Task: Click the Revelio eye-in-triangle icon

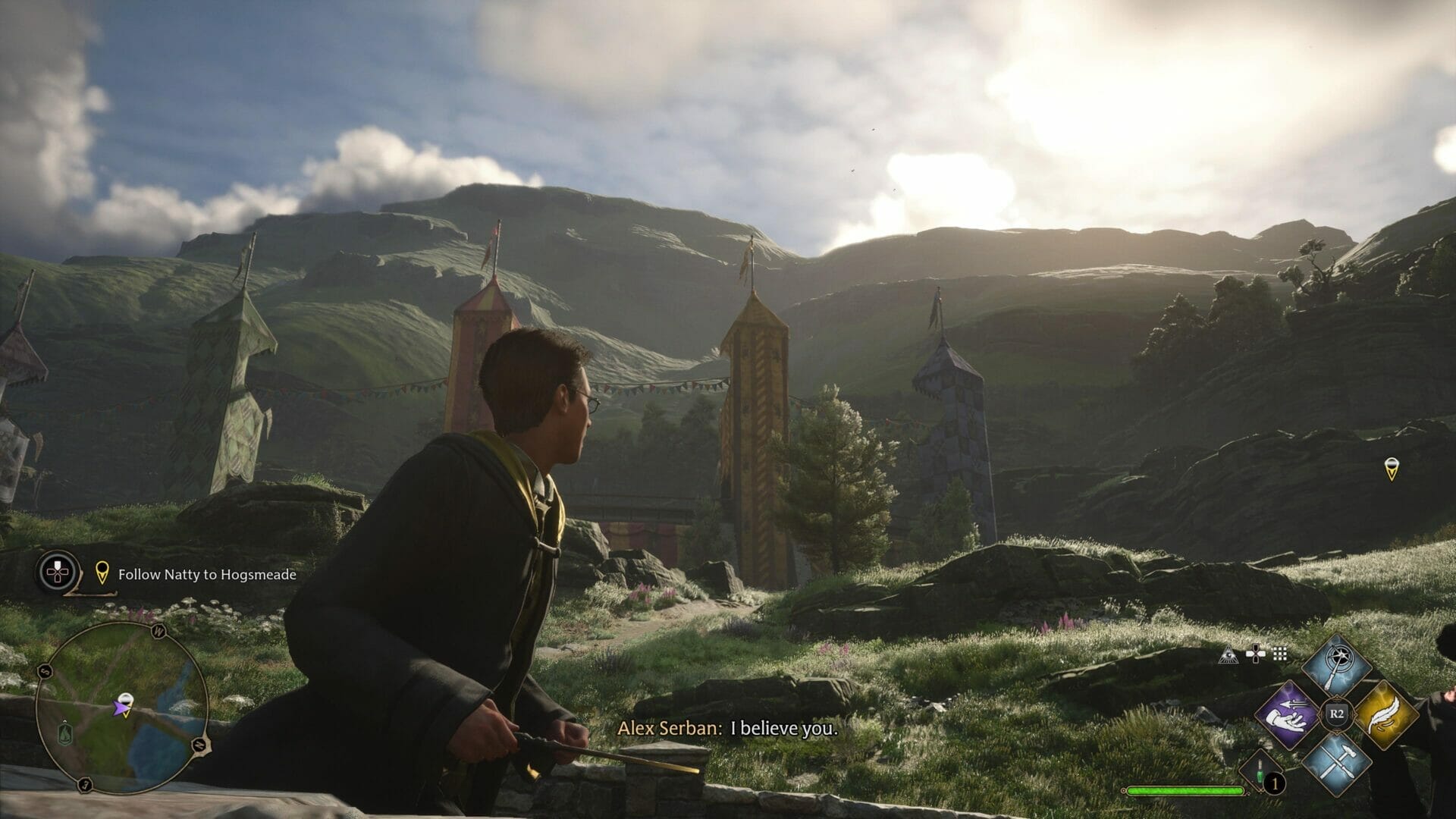Action: tap(1228, 655)
